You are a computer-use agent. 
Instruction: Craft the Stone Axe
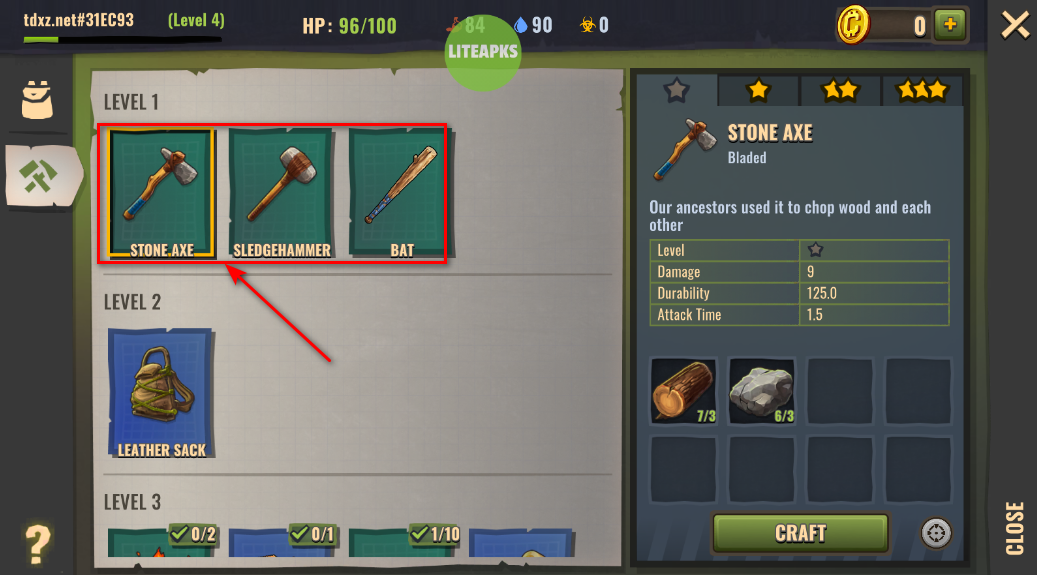(800, 533)
